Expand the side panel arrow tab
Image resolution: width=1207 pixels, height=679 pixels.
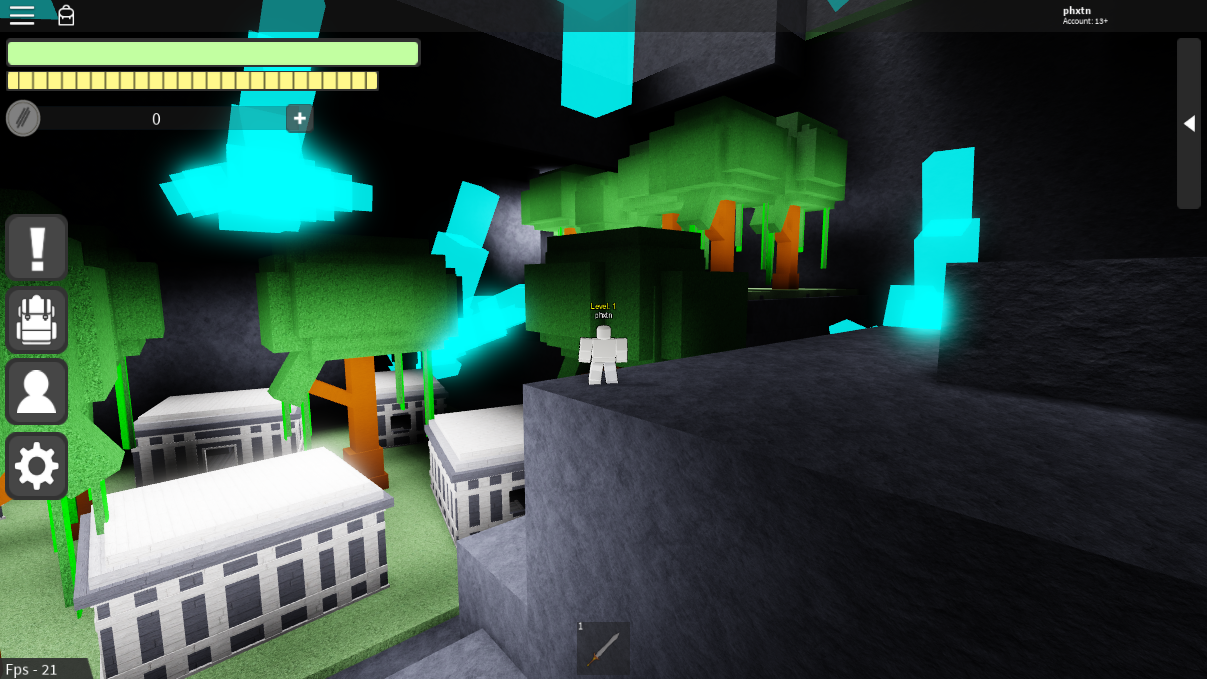[x=1189, y=123]
